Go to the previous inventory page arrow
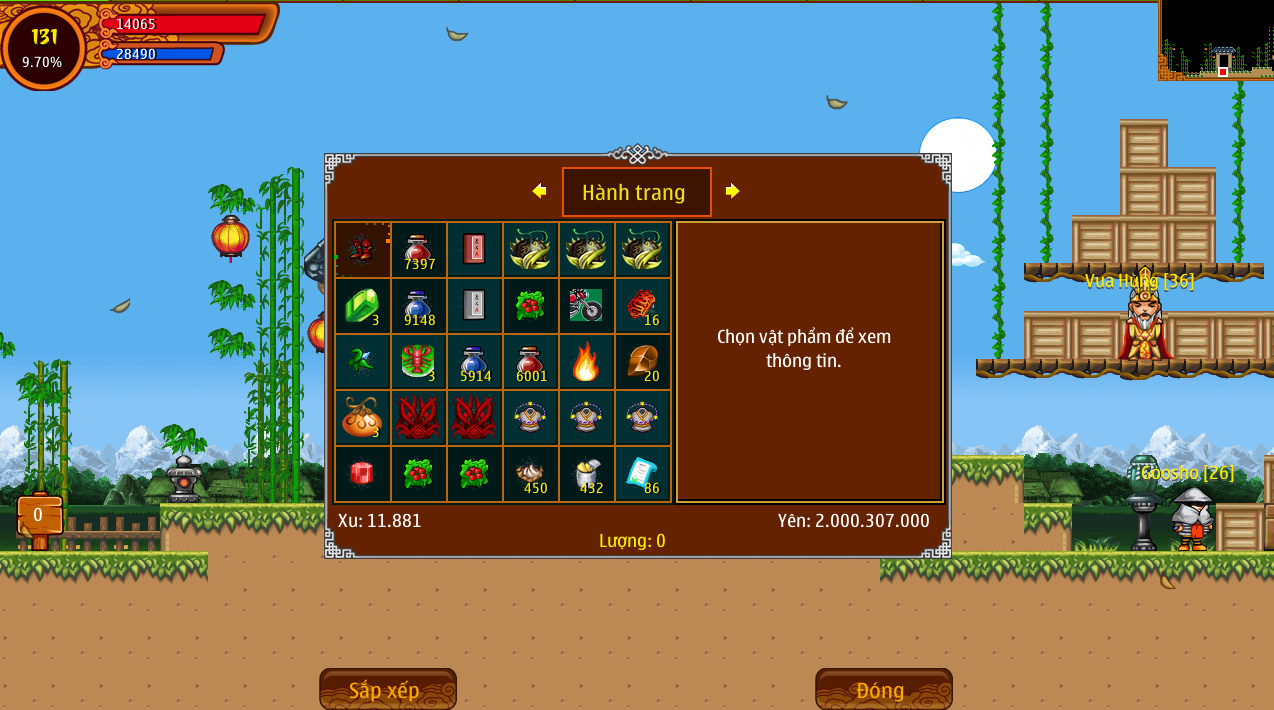1274x710 pixels. click(539, 191)
